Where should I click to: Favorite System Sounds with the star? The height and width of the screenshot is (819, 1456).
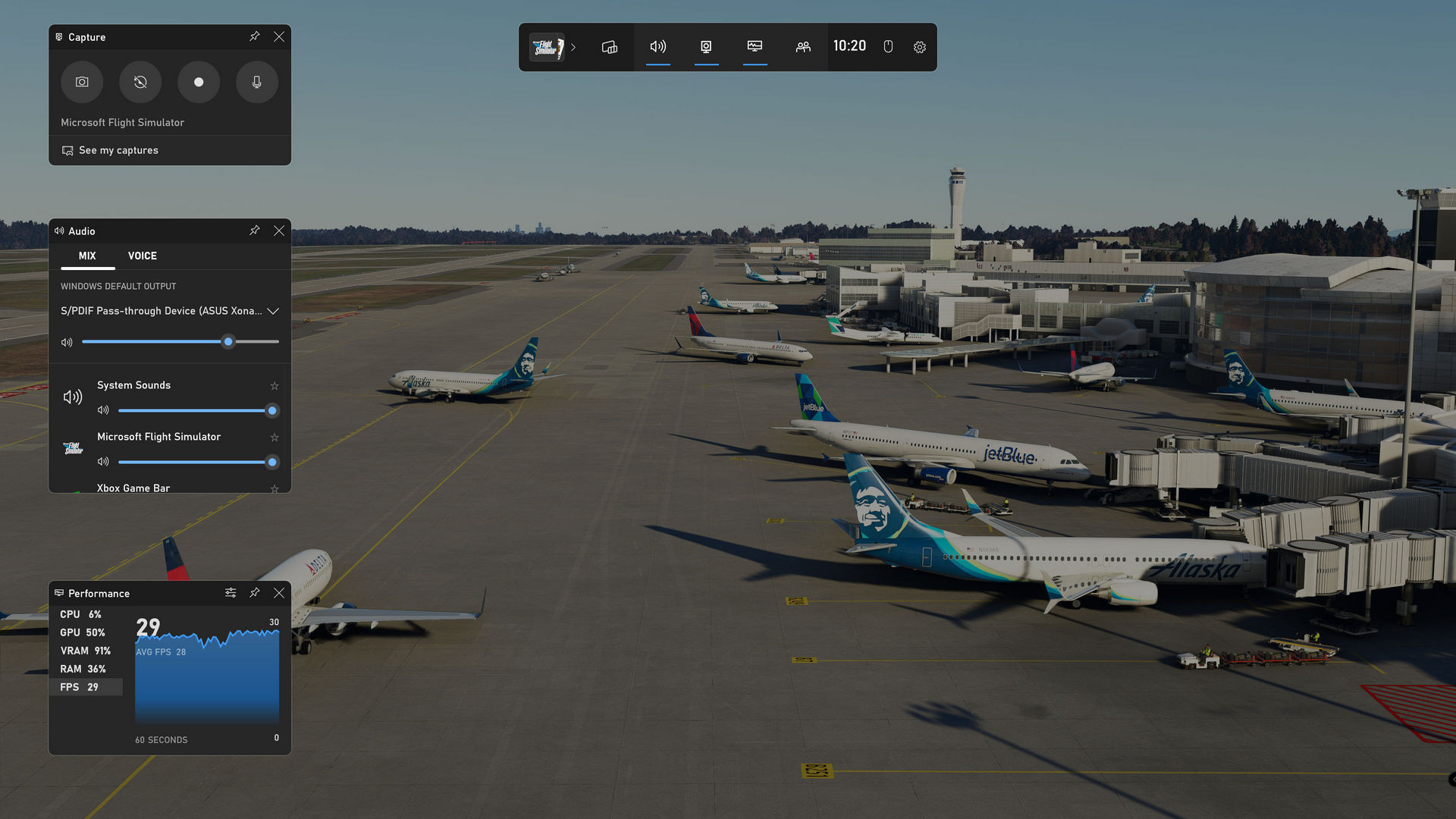[274, 385]
